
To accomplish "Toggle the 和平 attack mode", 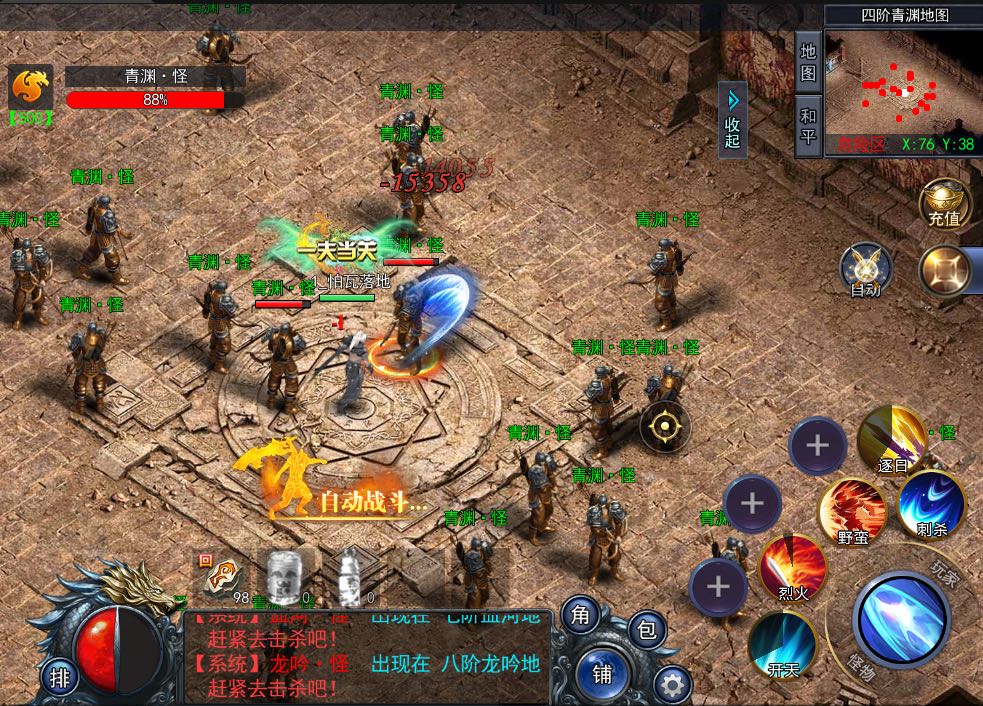I will pos(808,125).
